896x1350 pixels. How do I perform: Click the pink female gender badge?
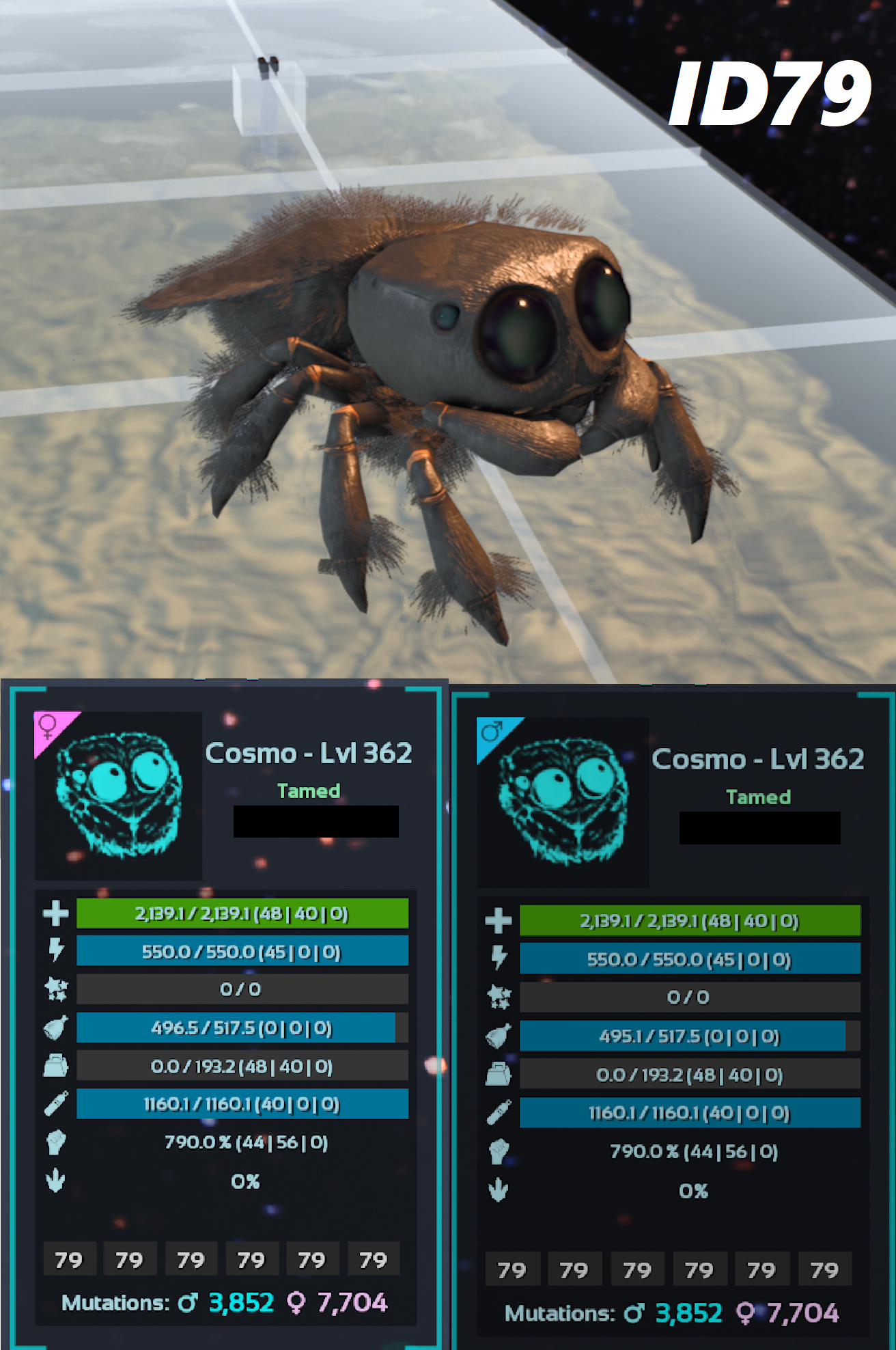(49, 726)
